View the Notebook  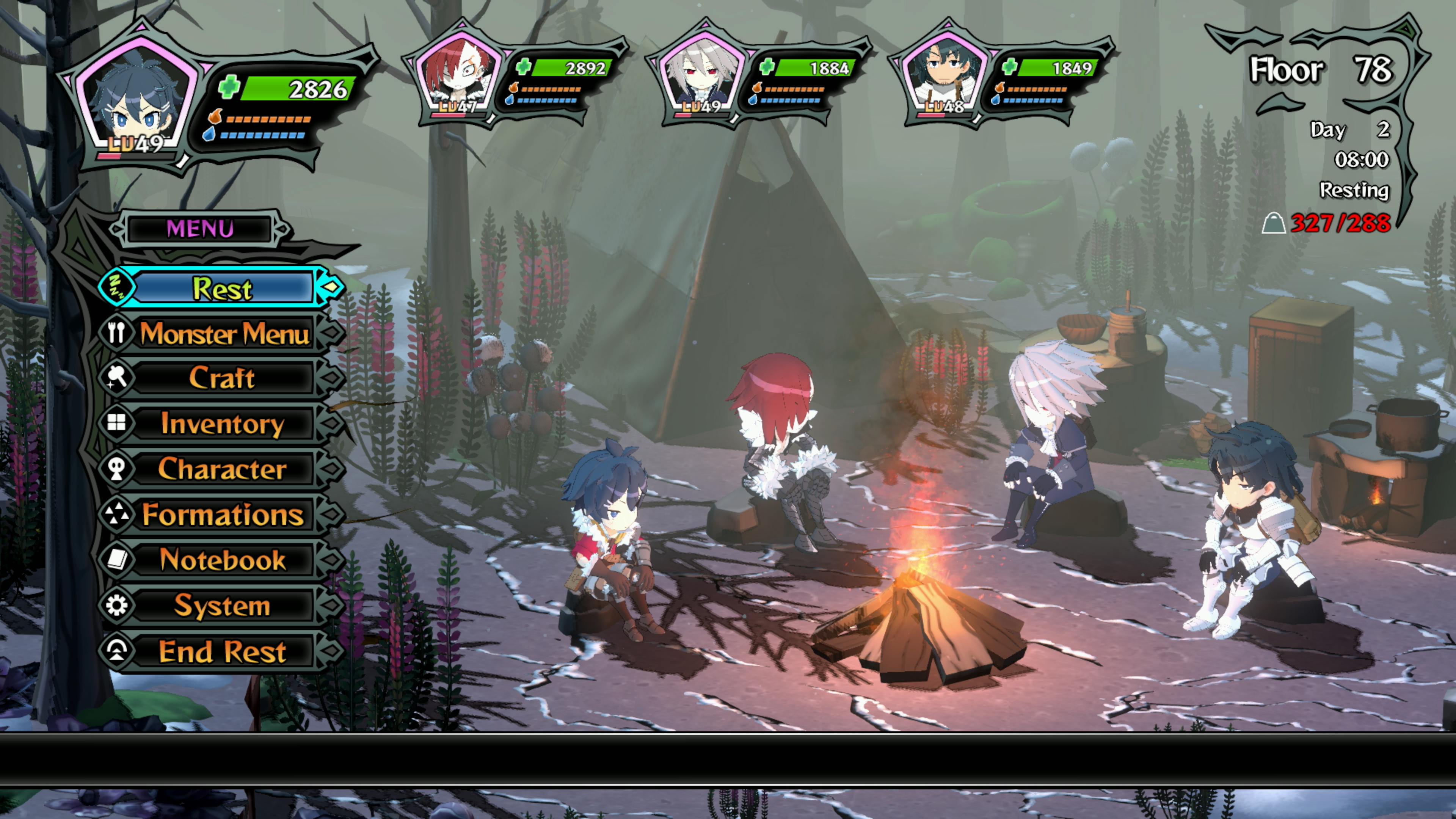pos(222,560)
